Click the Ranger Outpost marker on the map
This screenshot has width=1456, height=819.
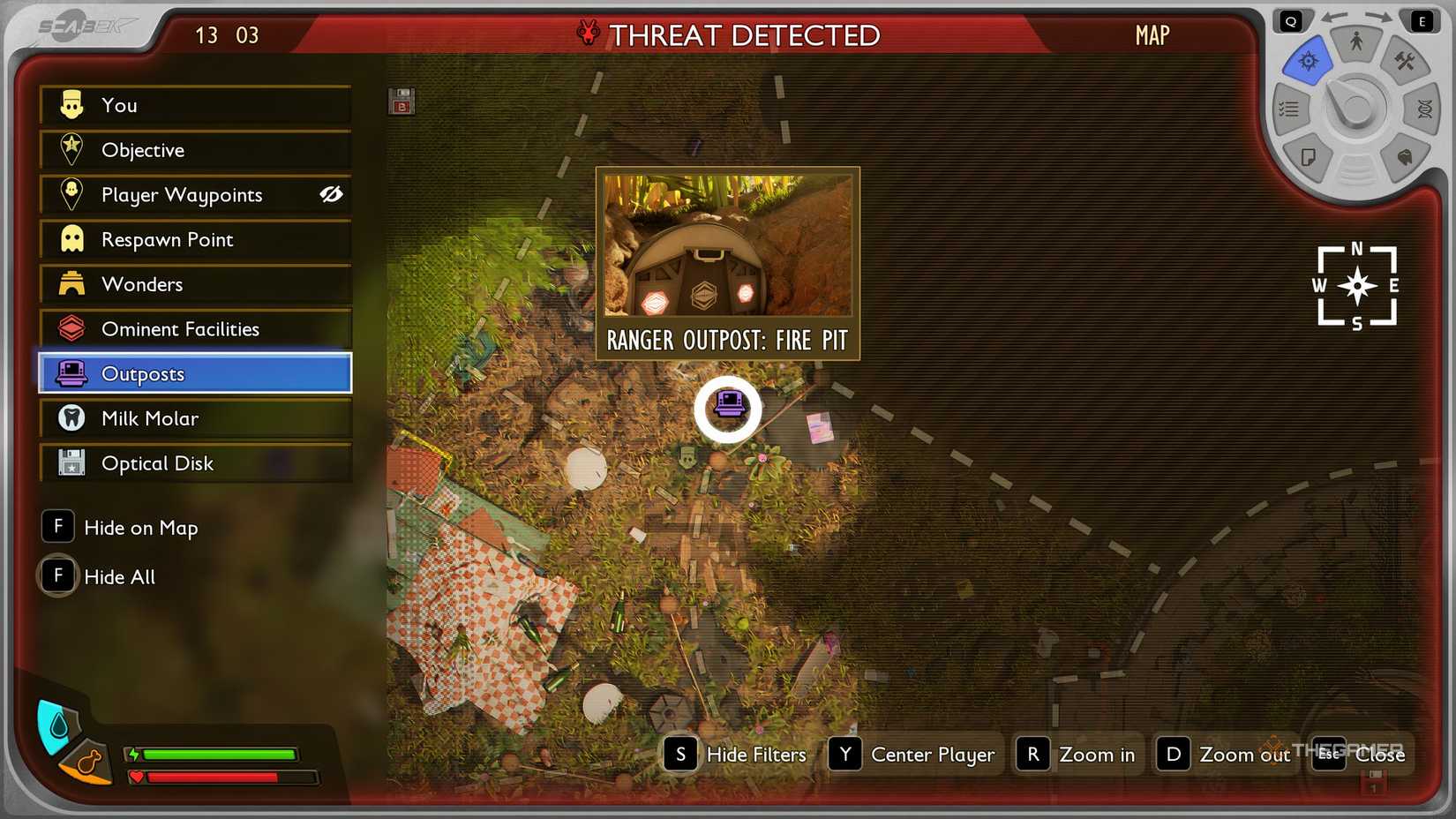tap(727, 408)
